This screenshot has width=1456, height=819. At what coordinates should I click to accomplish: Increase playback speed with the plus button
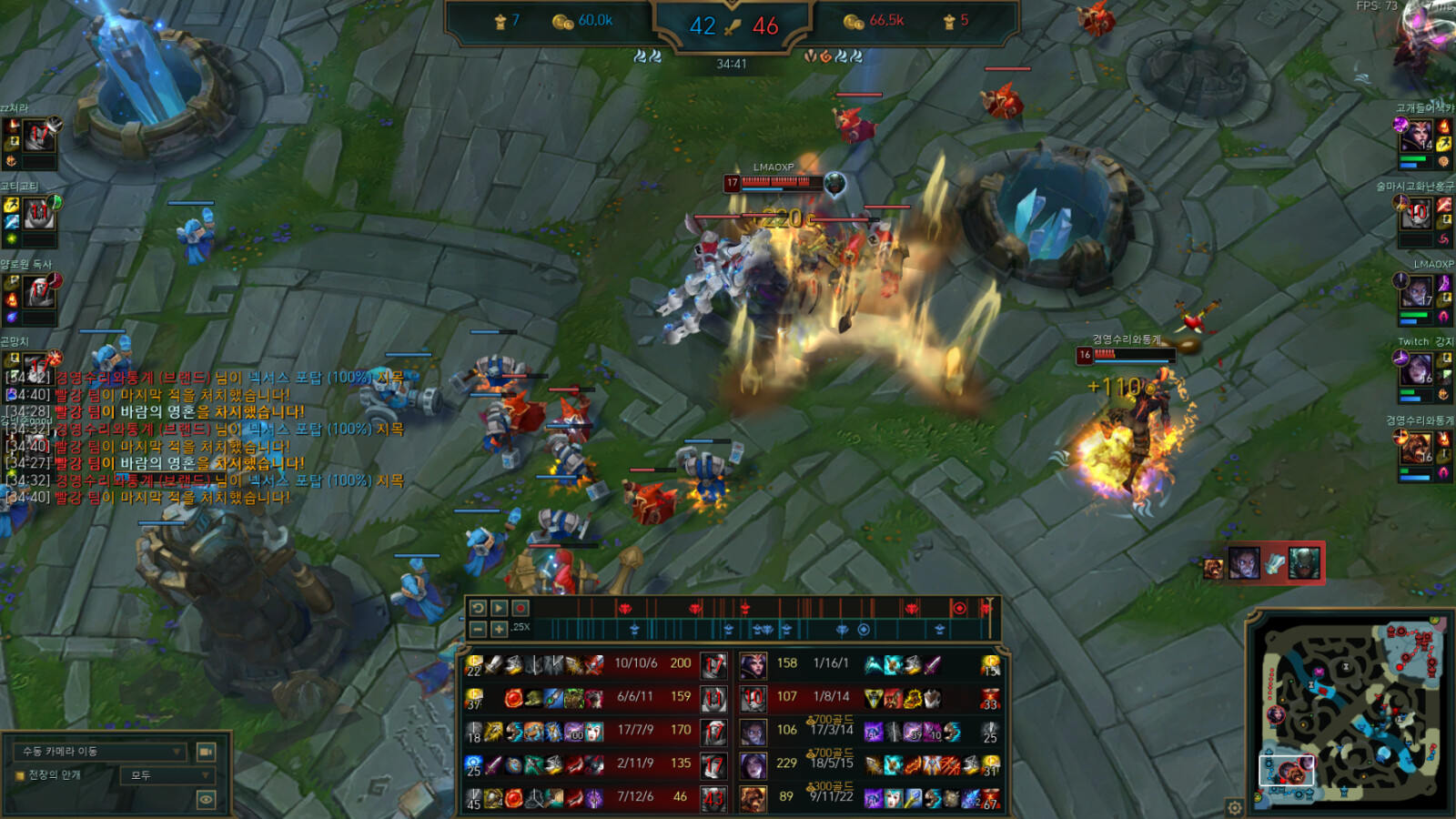499,629
